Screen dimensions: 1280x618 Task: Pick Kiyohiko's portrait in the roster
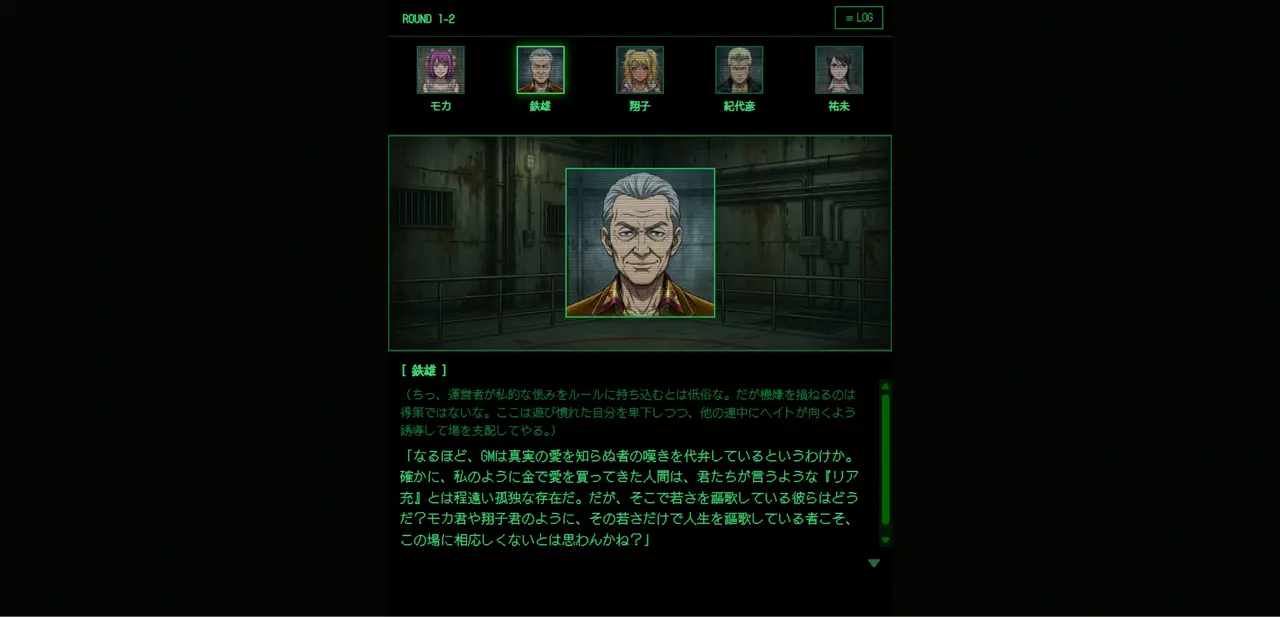[x=739, y=70]
